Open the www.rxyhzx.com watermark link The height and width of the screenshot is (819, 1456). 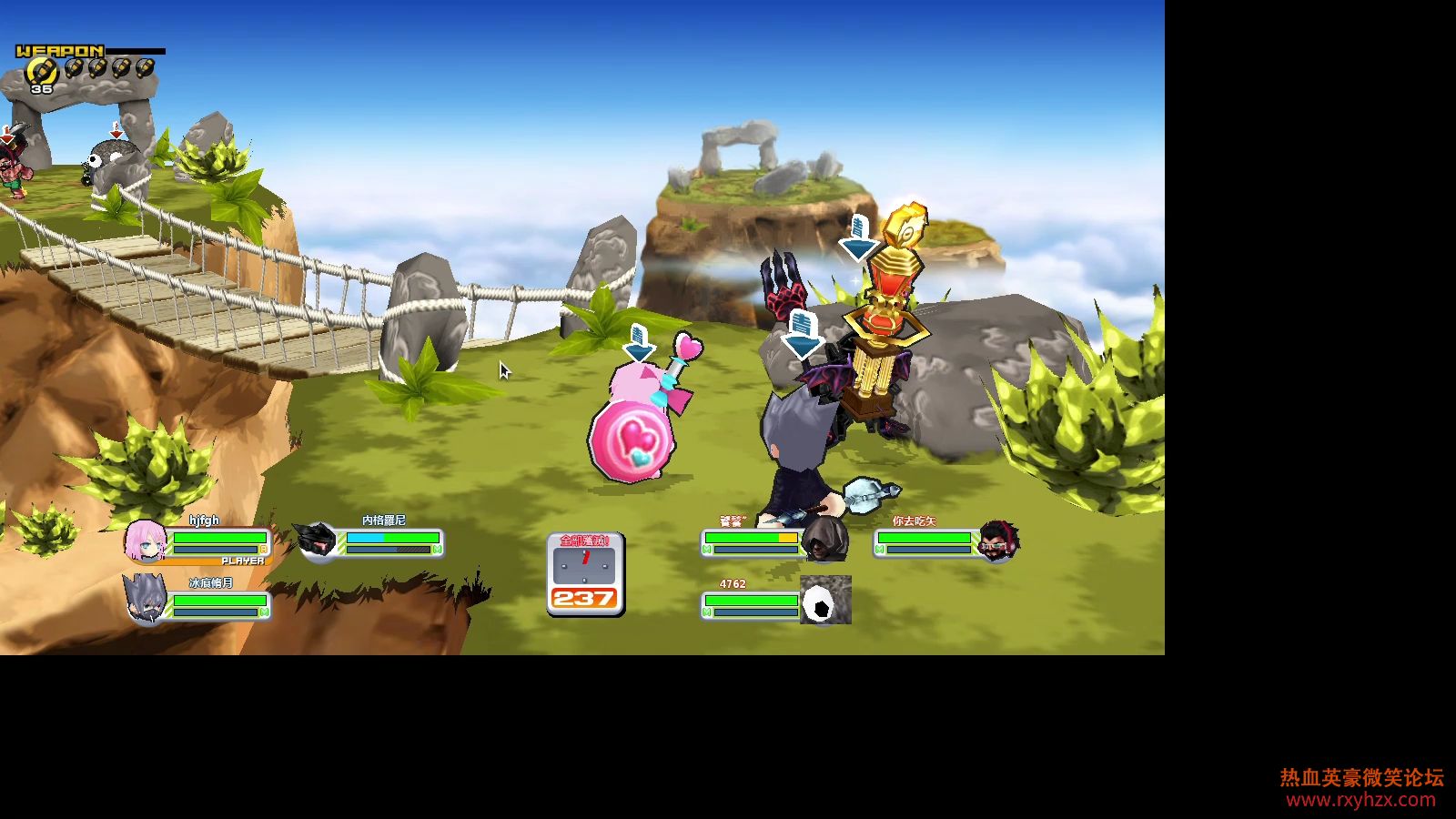click(x=1360, y=800)
